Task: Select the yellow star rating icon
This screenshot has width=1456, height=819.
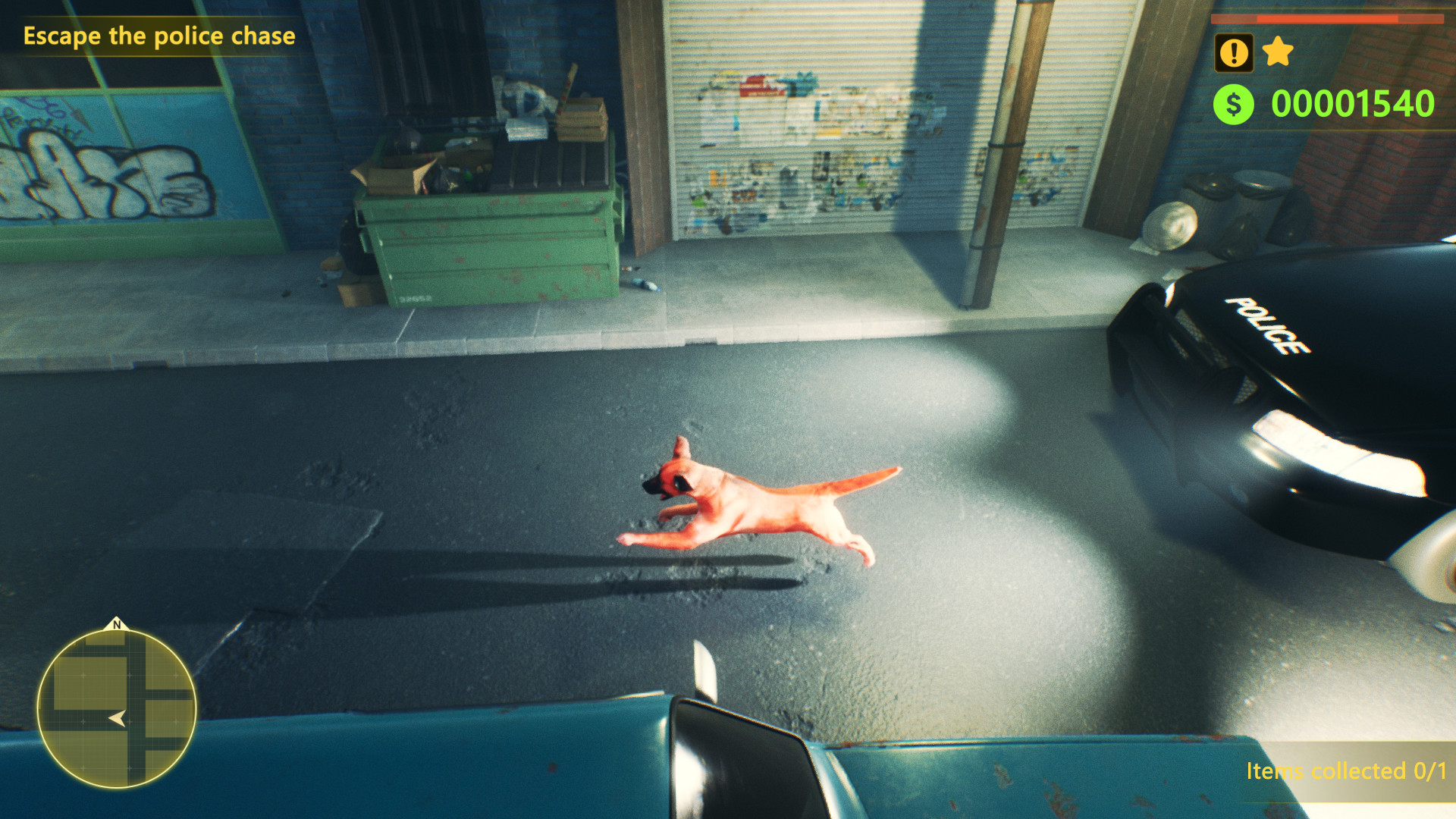Action: pos(1277,52)
